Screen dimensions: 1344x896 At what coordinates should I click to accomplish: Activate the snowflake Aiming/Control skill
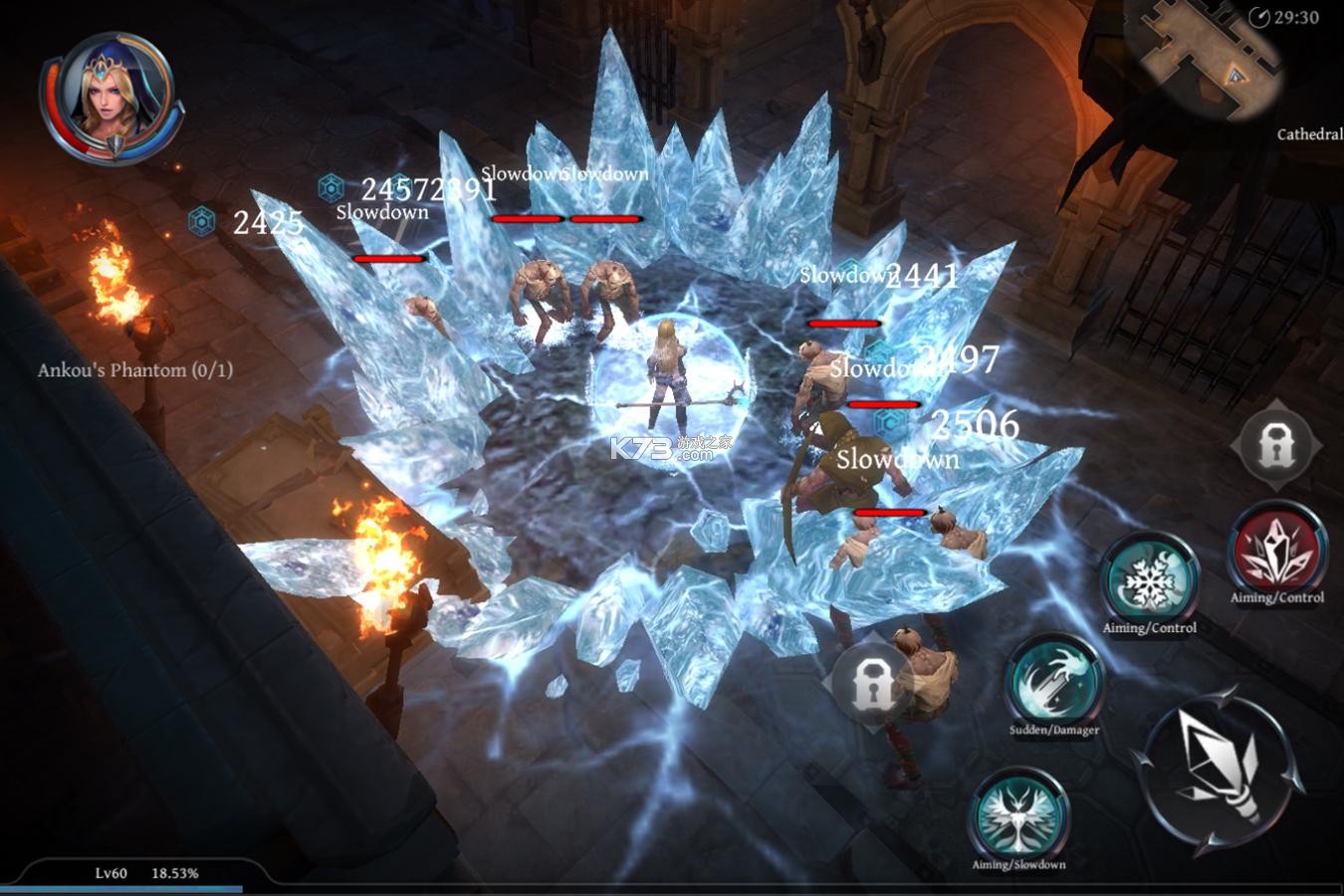click(x=1149, y=579)
